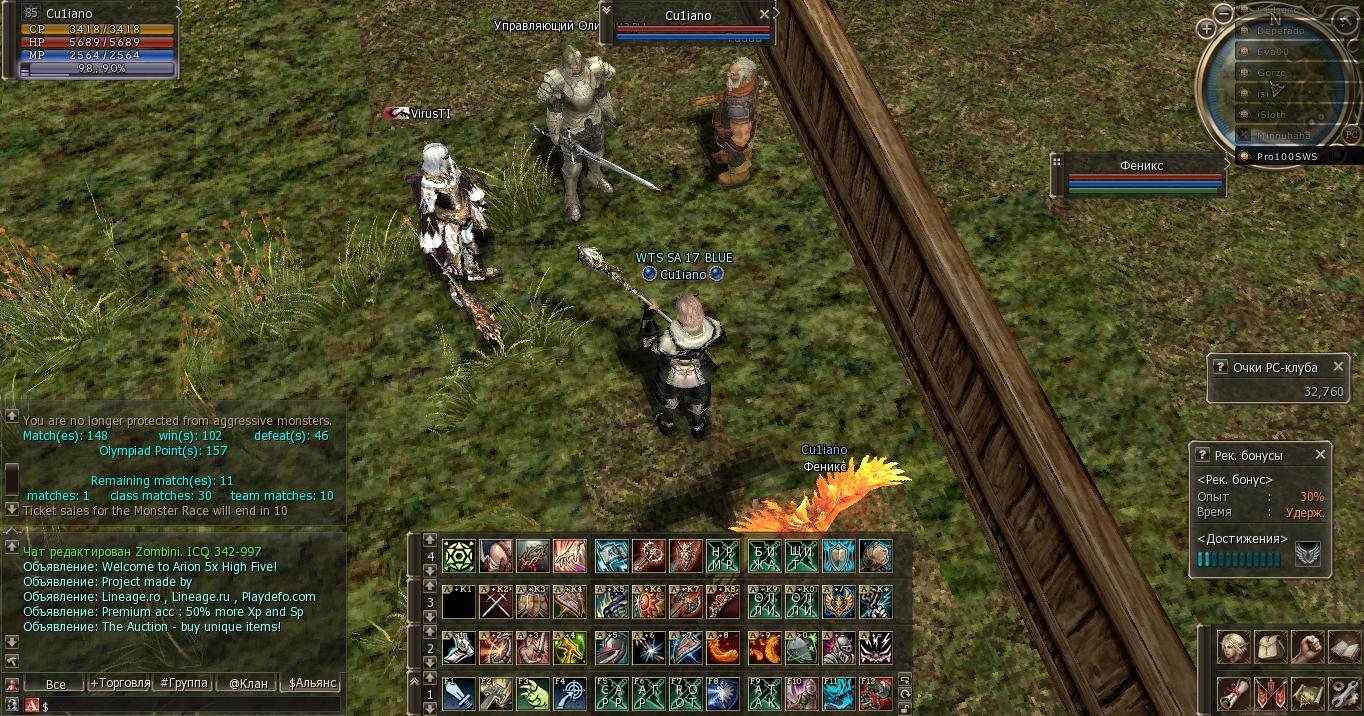Switch chat to the +Торговля tab
1364x716 pixels.
tap(120, 684)
